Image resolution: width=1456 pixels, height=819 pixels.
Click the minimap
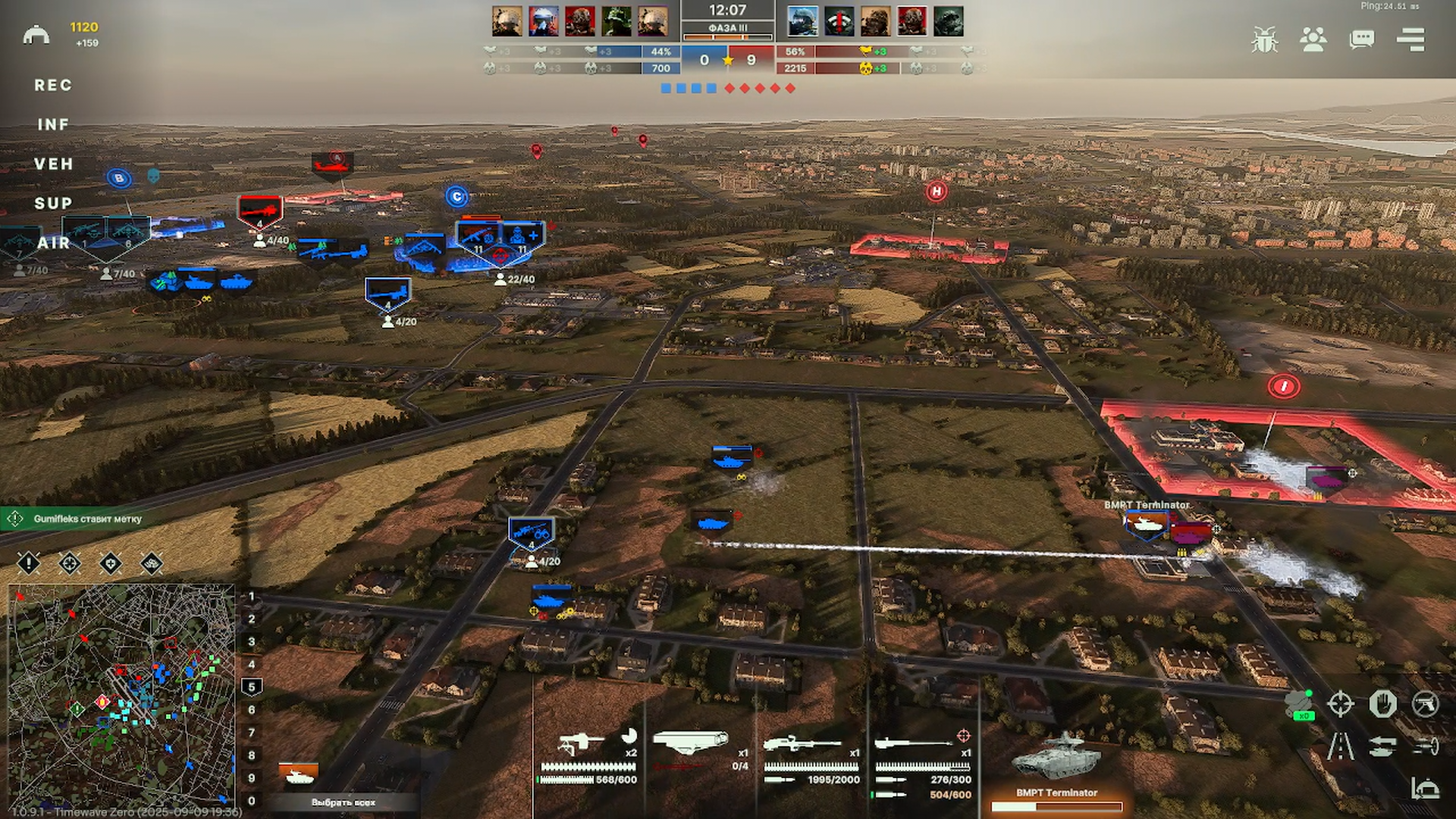[121, 694]
